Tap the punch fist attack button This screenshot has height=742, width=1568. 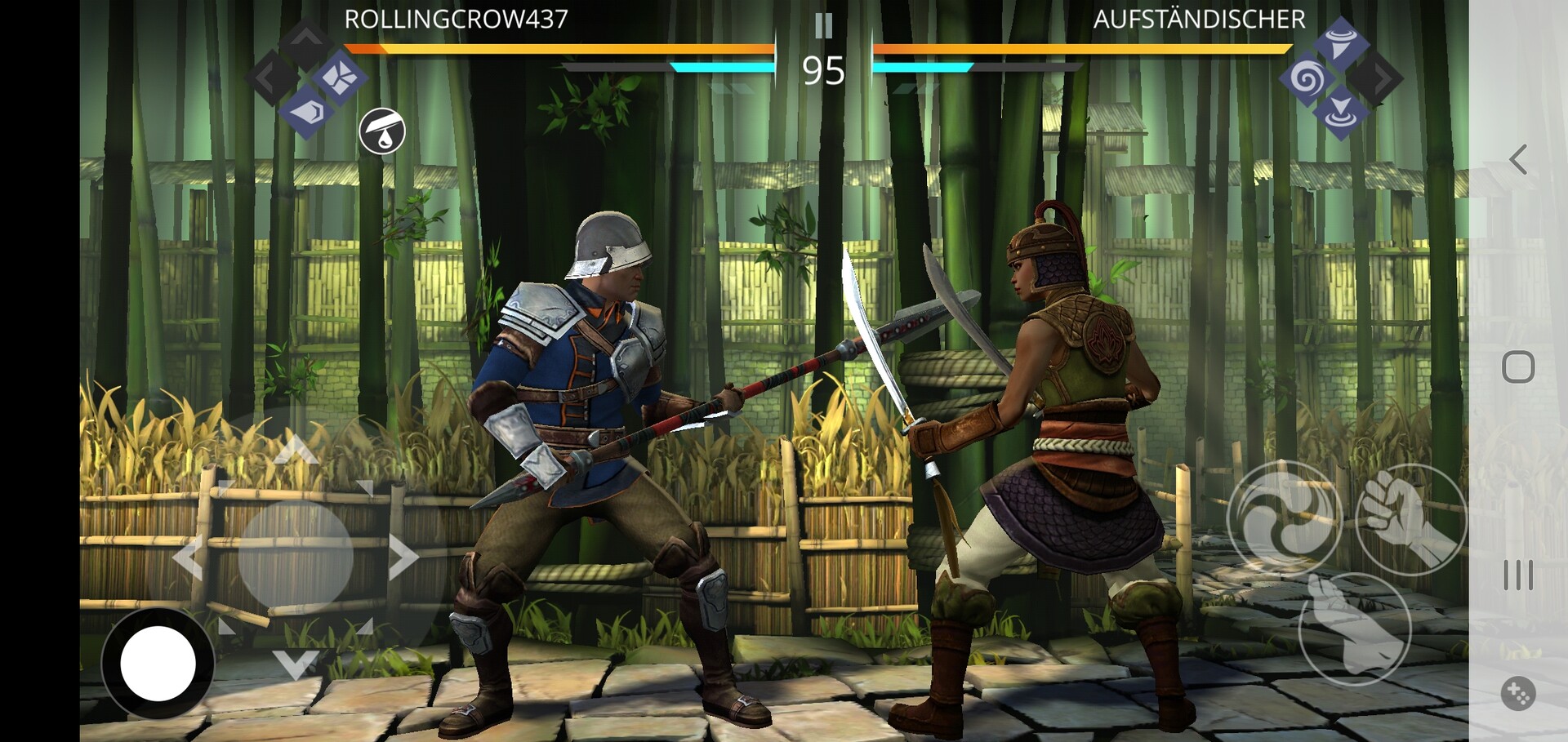tap(1410, 518)
